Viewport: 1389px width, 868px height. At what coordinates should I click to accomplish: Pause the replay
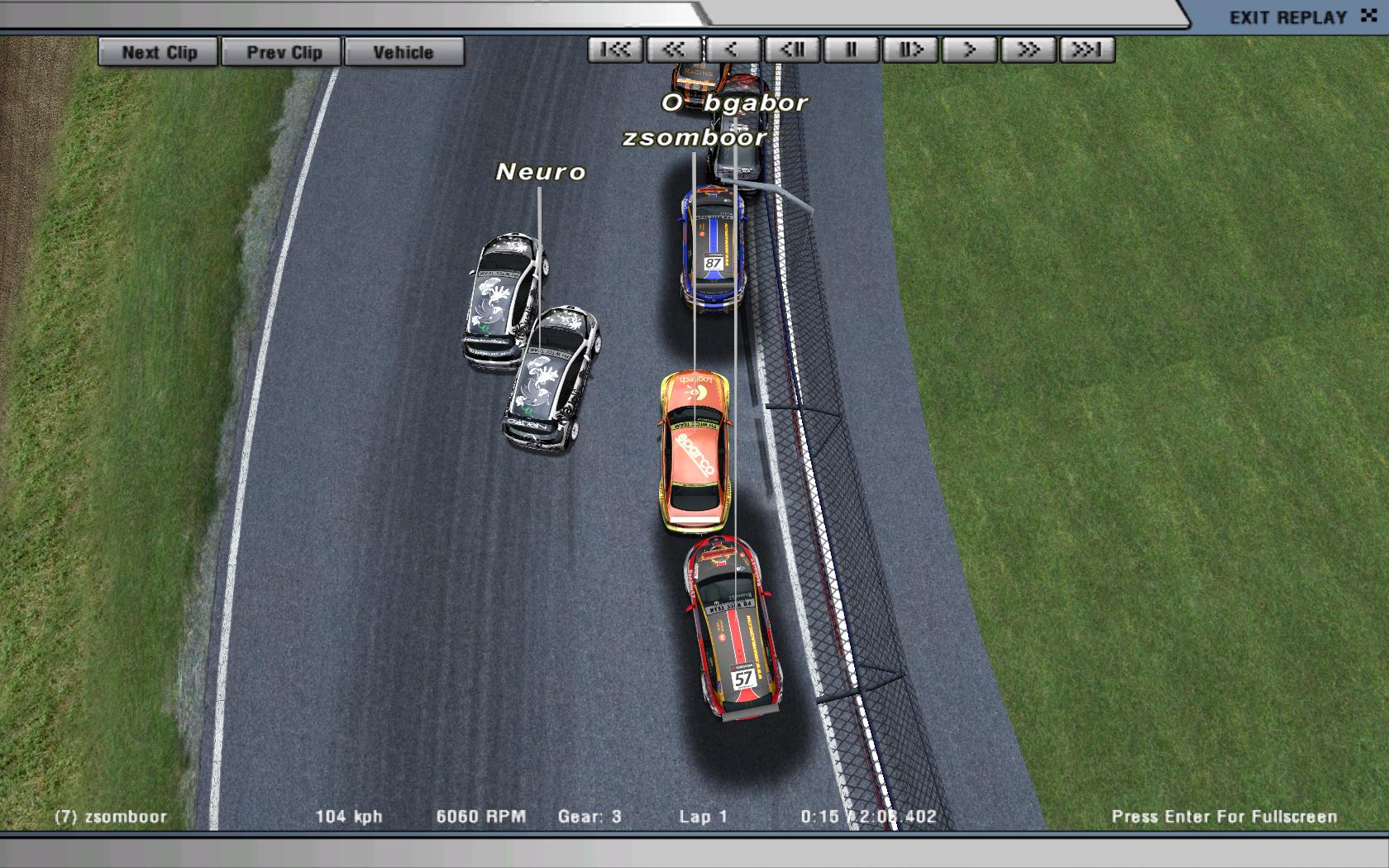coord(851,50)
